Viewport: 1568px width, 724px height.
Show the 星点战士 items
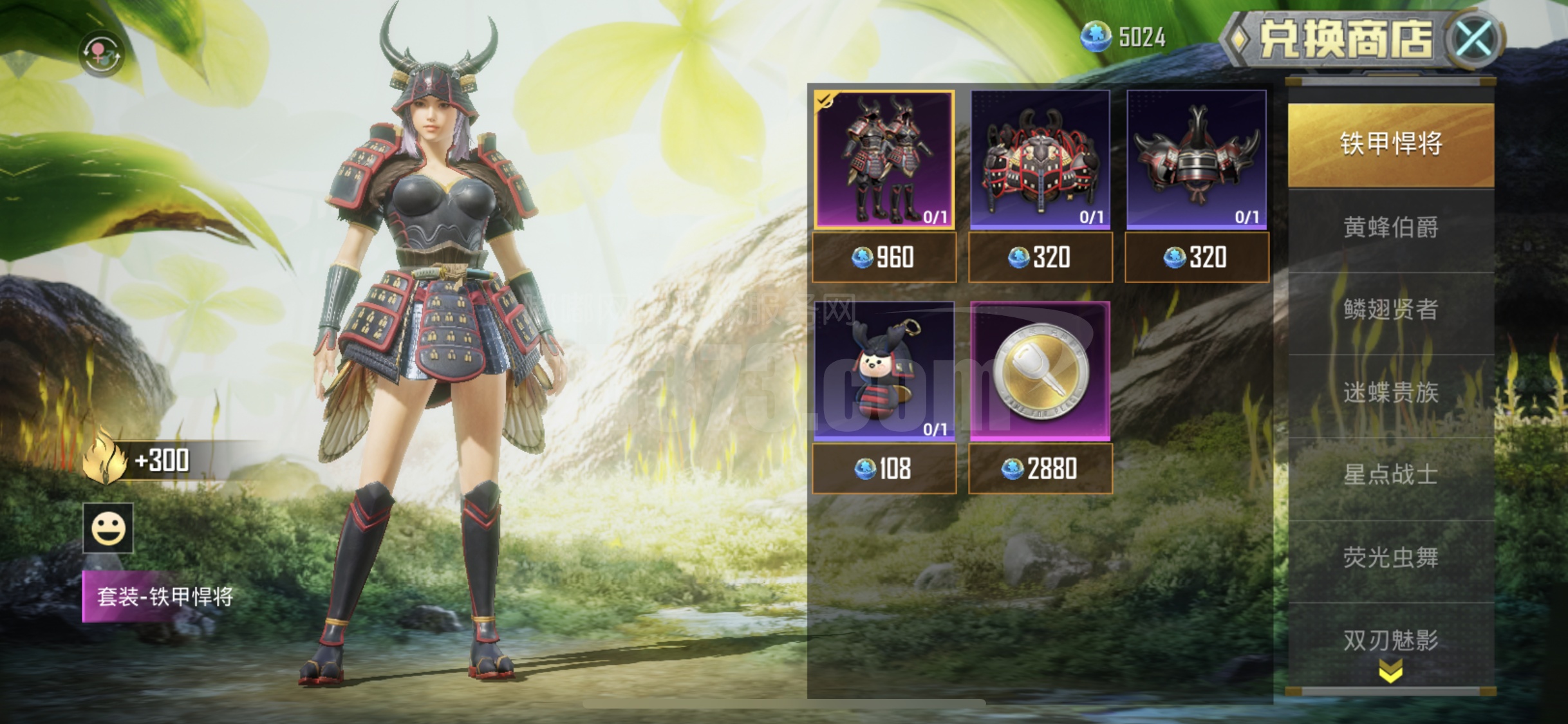pyautogui.click(x=1390, y=475)
